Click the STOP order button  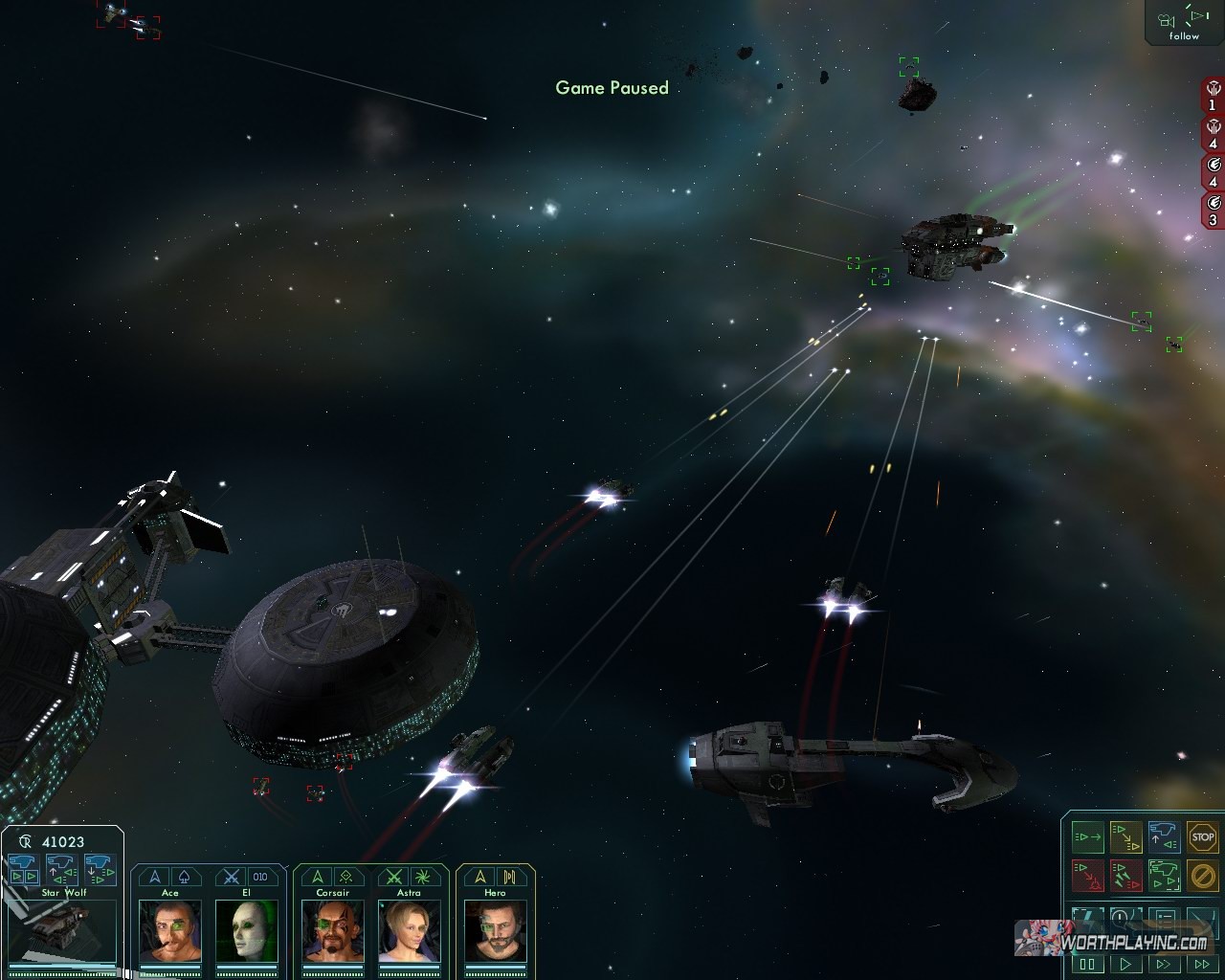[x=1202, y=837]
